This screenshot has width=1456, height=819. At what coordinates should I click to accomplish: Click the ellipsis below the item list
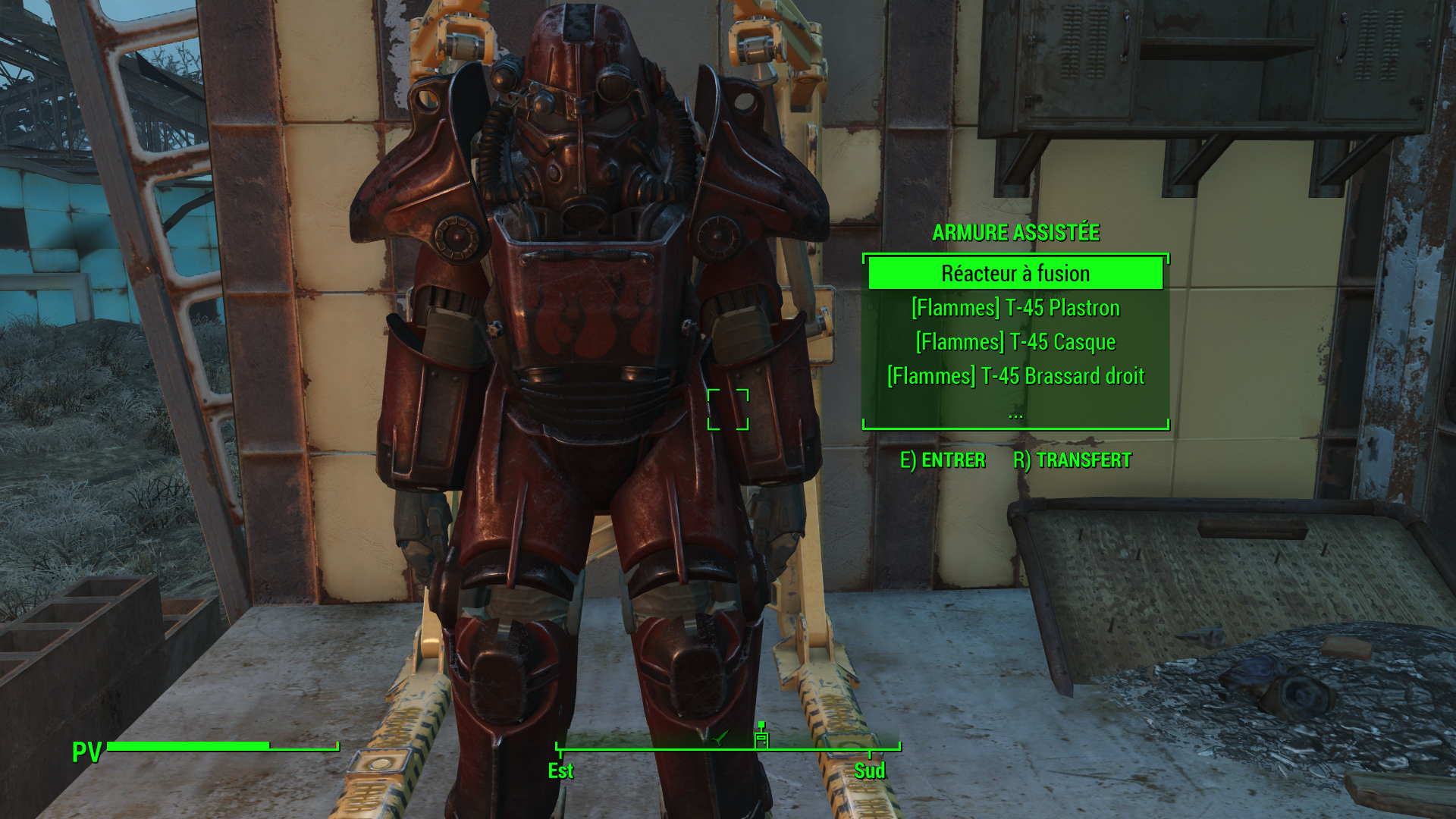pyautogui.click(x=1015, y=414)
